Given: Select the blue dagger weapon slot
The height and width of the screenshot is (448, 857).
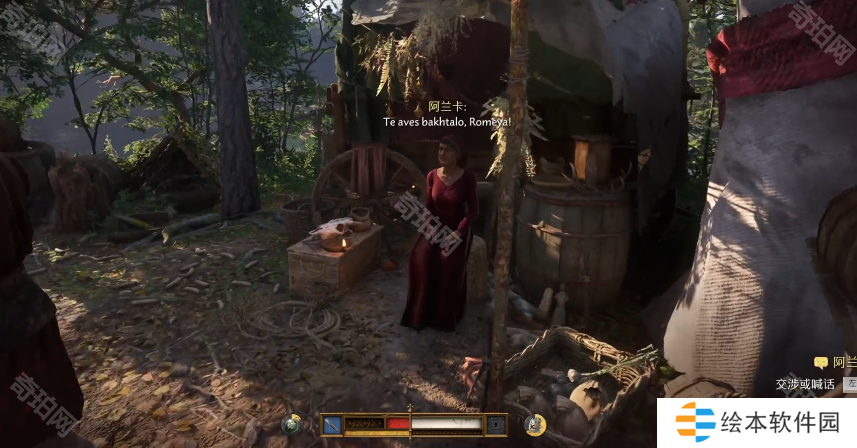Looking at the screenshot, I should [331, 425].
